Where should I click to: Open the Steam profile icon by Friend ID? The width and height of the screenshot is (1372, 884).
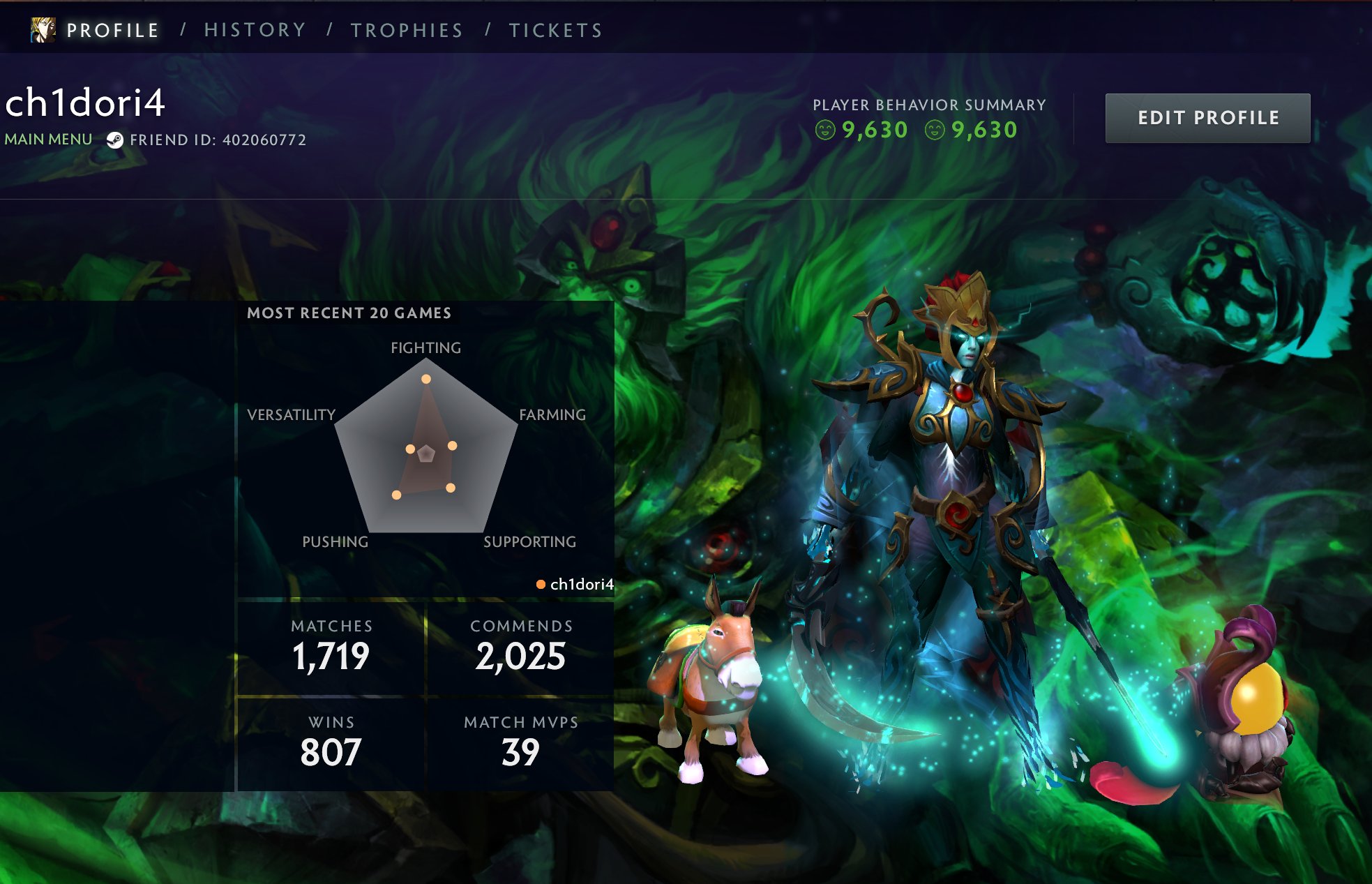tap(115, 140)
